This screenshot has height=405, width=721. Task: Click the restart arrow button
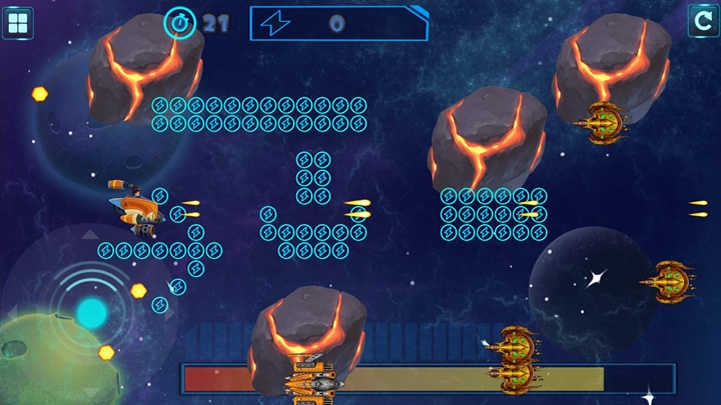703,20
